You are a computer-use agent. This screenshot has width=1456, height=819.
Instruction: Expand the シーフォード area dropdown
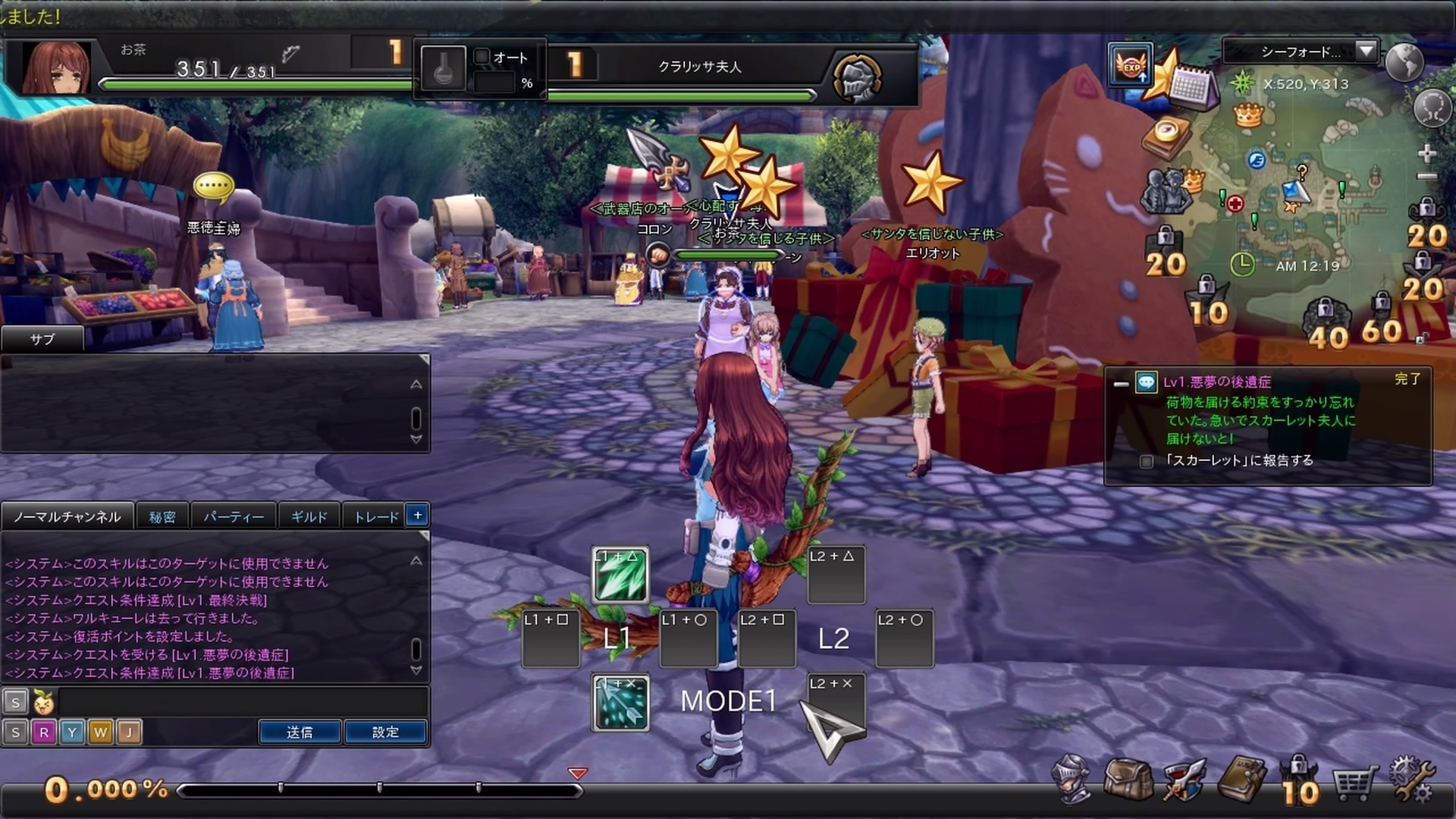tap(1366, 51)
